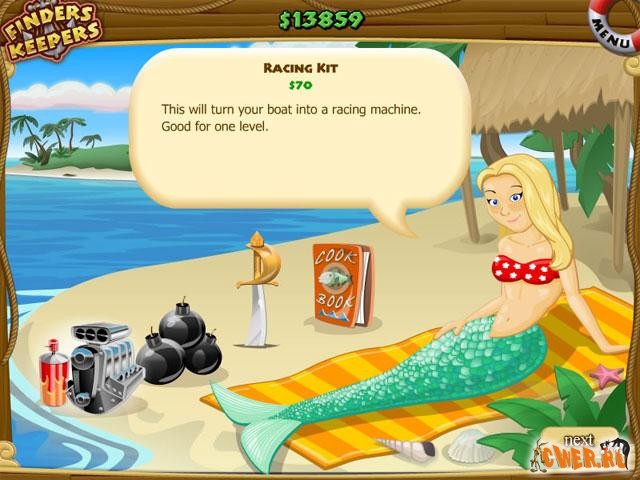
Task: Pick the orange Cook Book item
Action: 341,285
